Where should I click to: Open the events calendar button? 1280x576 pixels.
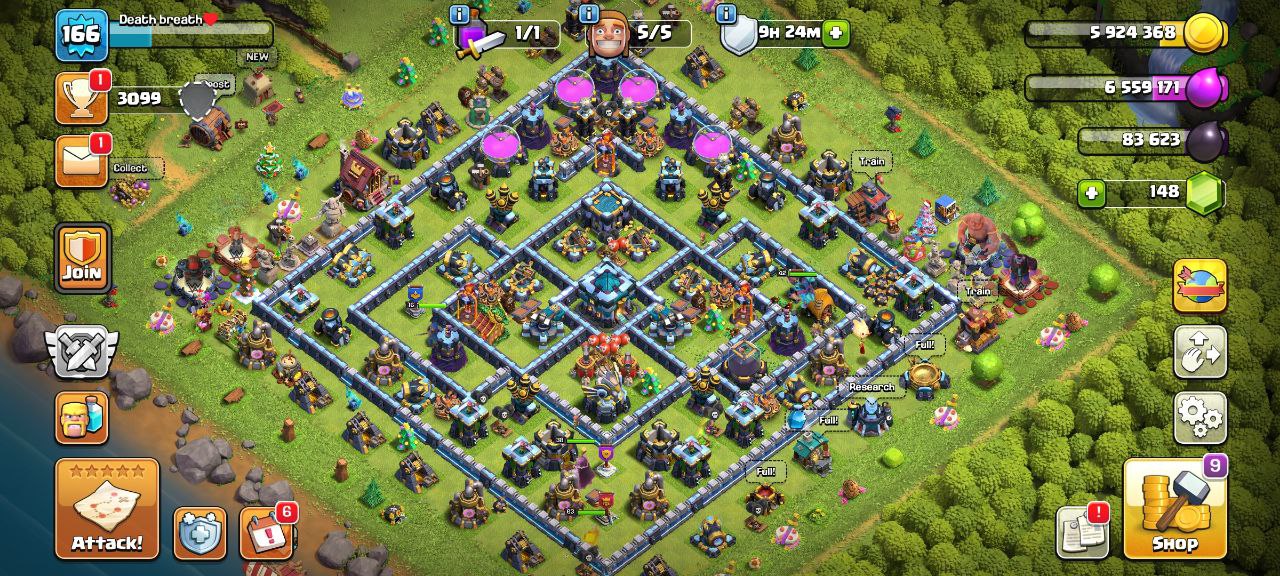pyautogui.click(x=266, y=533)
